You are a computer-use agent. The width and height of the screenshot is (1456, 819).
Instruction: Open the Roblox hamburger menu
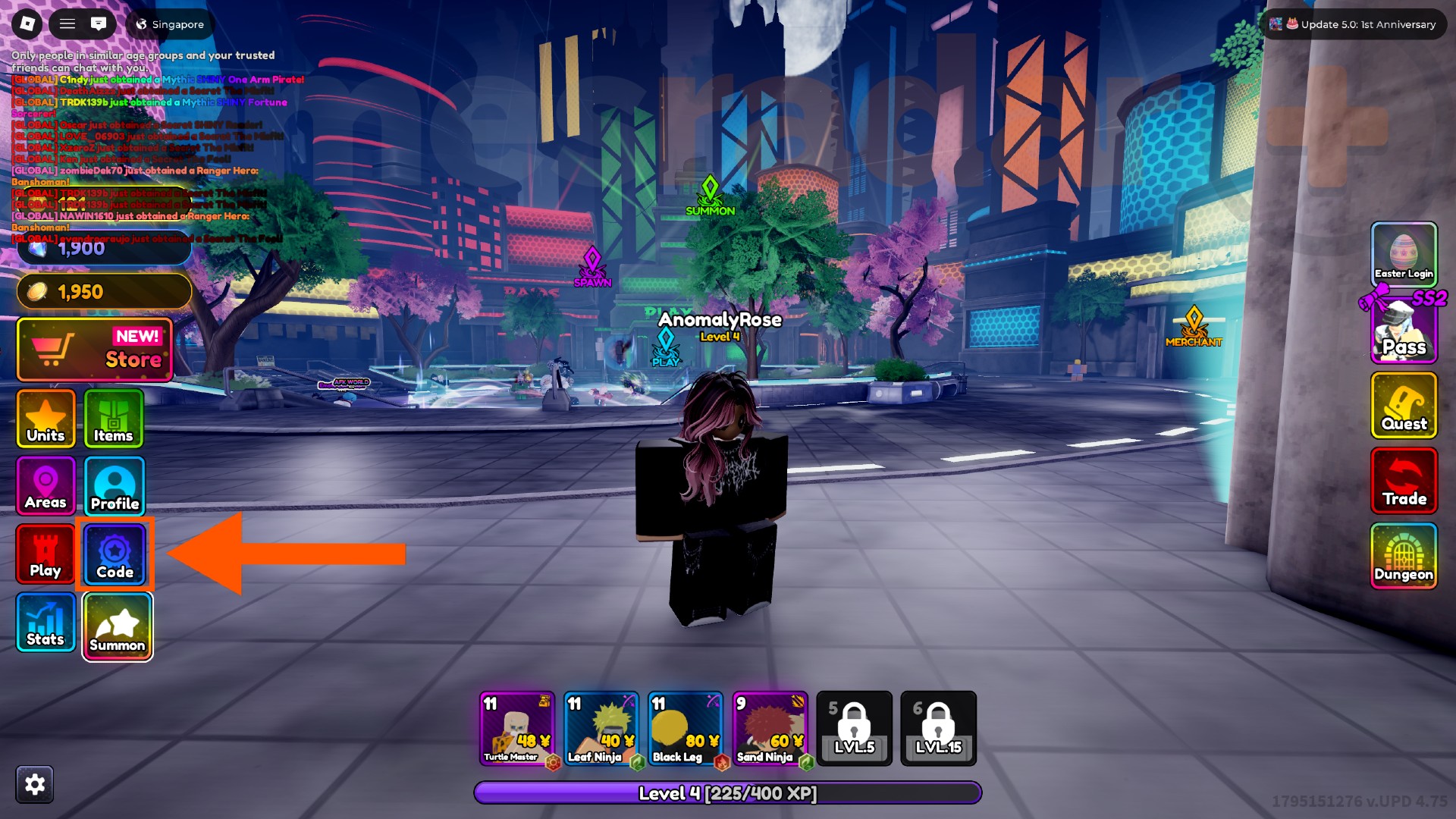click(x=67, y=24)
